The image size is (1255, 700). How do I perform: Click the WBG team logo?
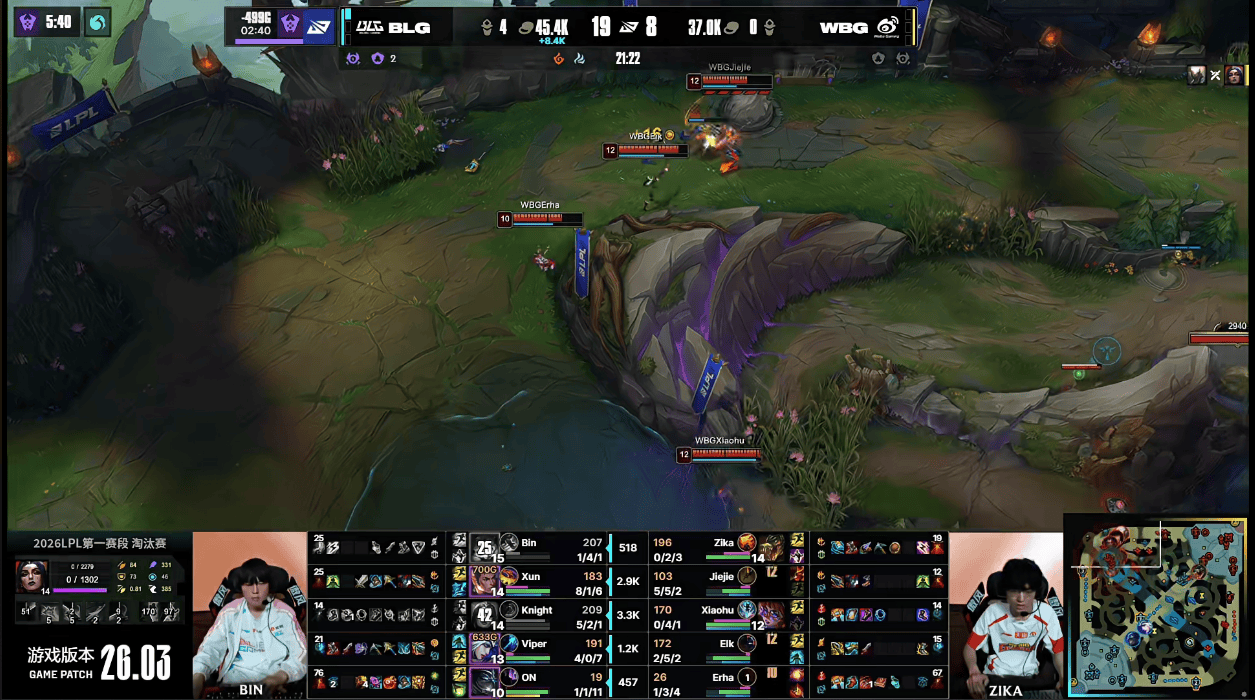(886, 27)
